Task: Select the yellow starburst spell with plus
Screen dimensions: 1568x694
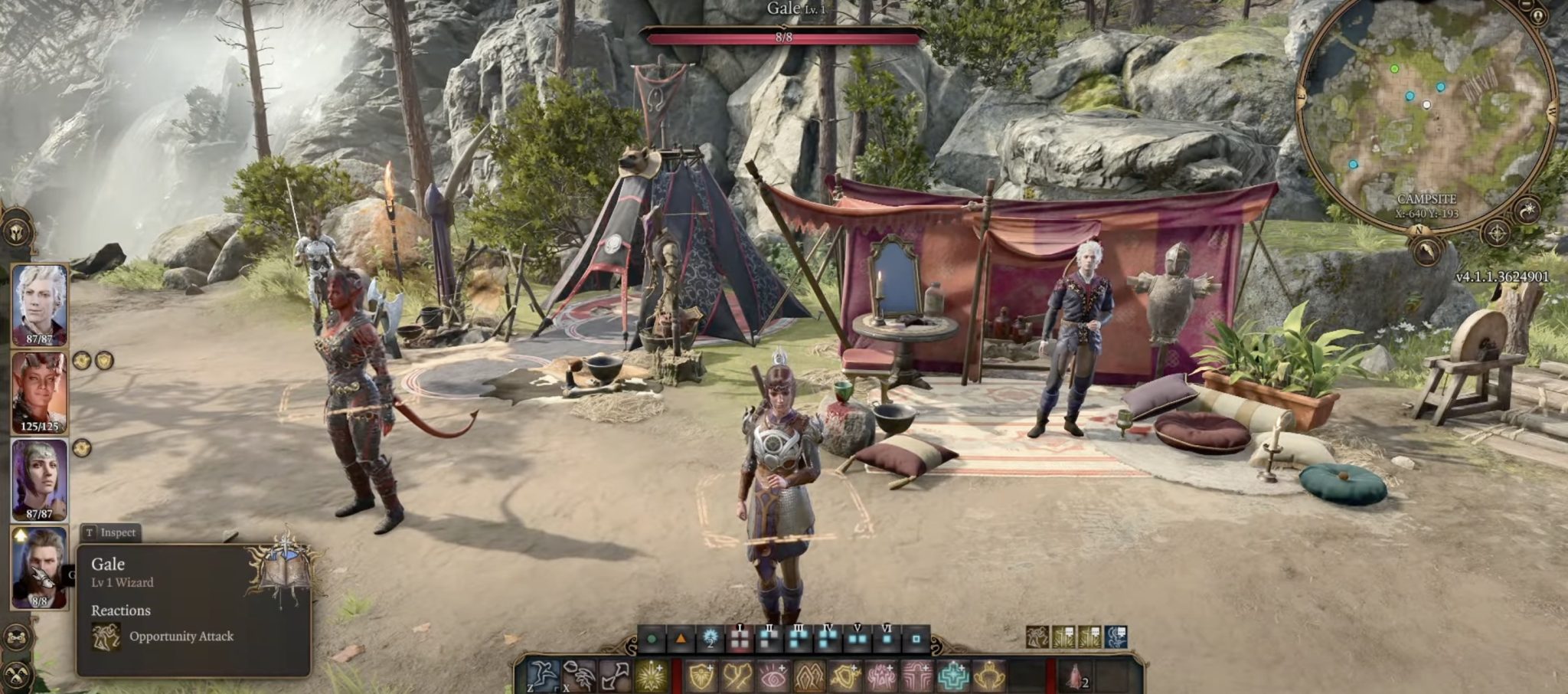Action: [652, 676]
